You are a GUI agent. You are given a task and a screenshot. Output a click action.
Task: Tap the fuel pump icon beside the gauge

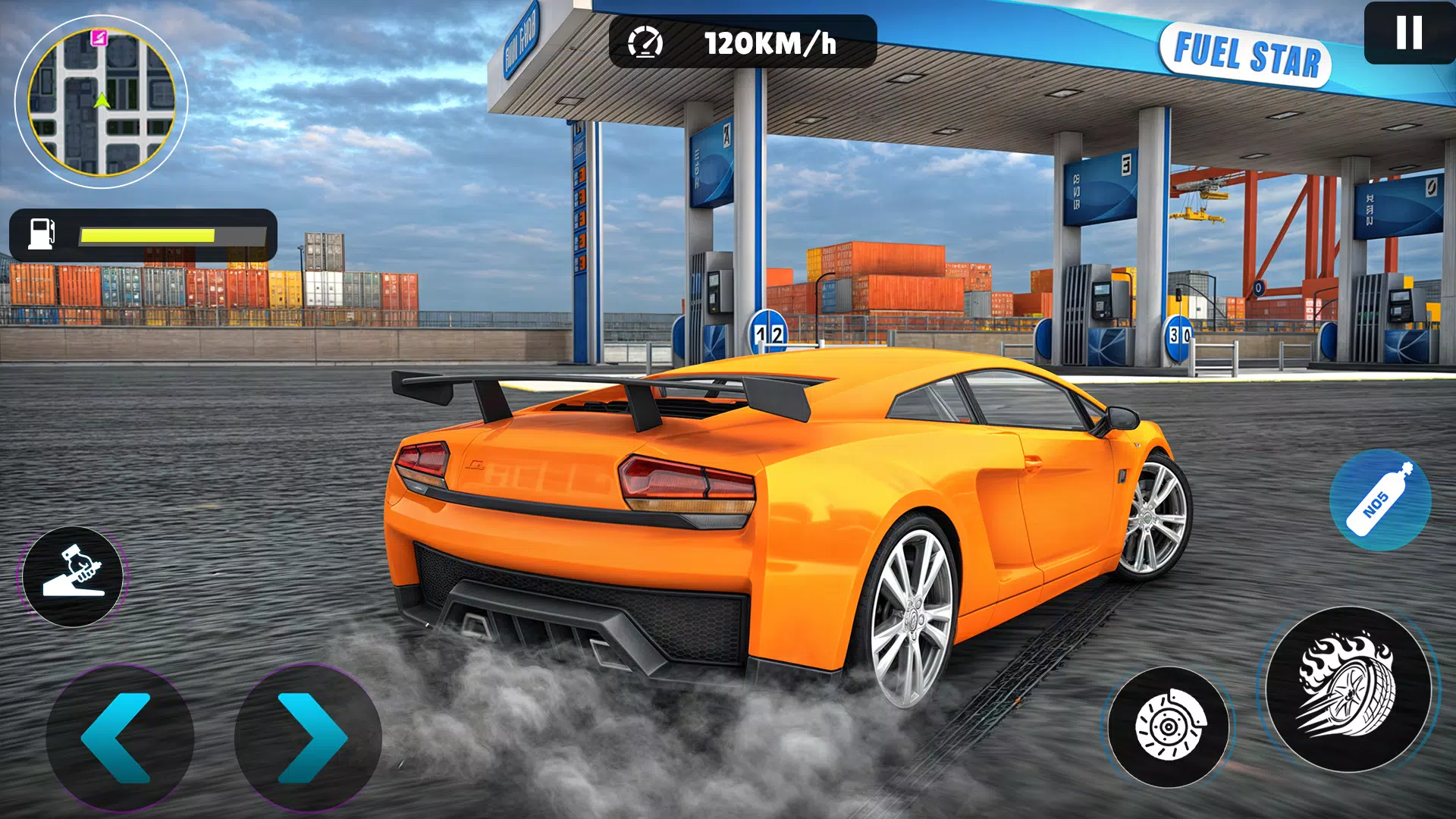[x=42, y=232]
